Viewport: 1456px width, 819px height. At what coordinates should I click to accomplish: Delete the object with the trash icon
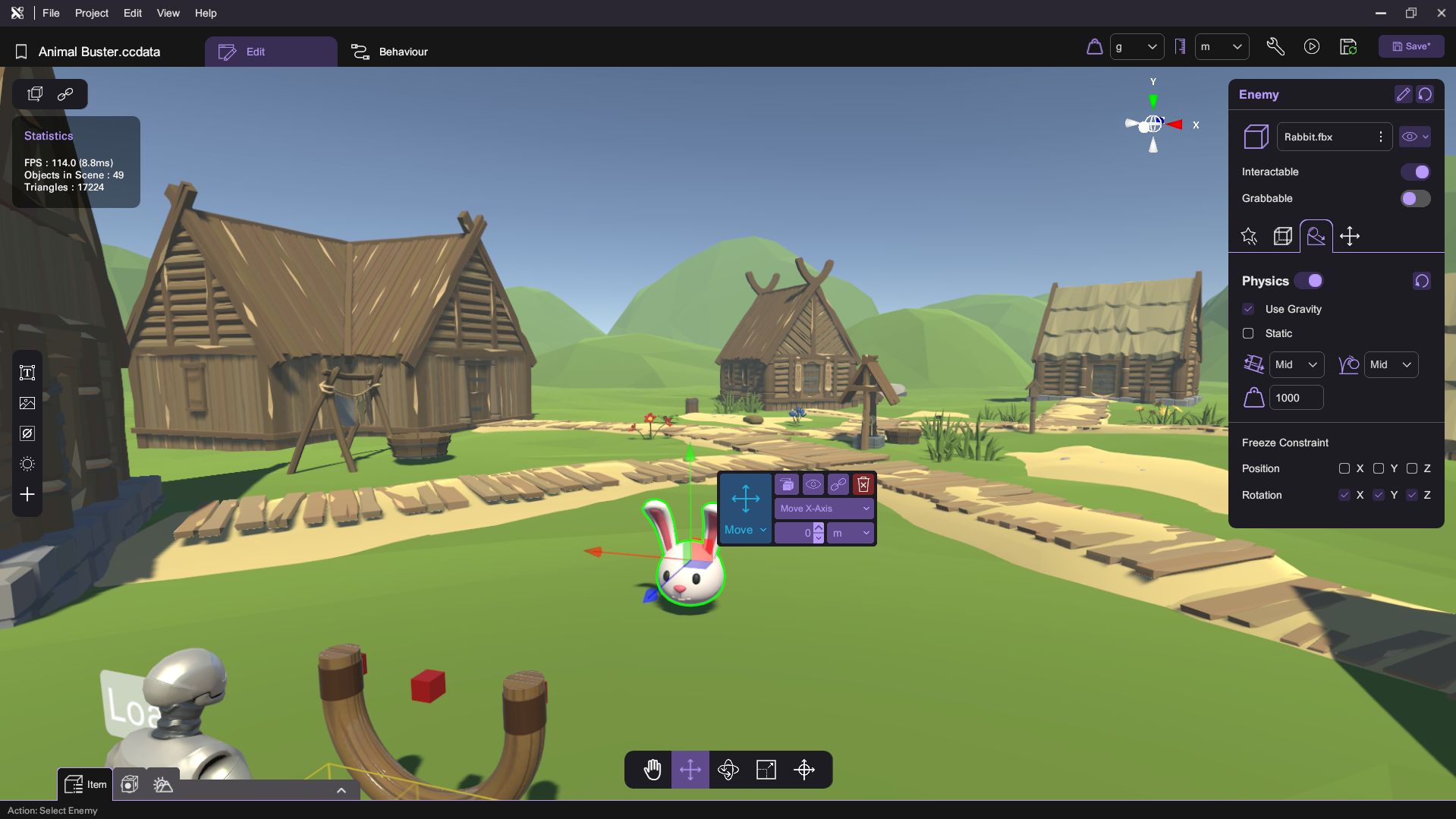tap(863, 484)
